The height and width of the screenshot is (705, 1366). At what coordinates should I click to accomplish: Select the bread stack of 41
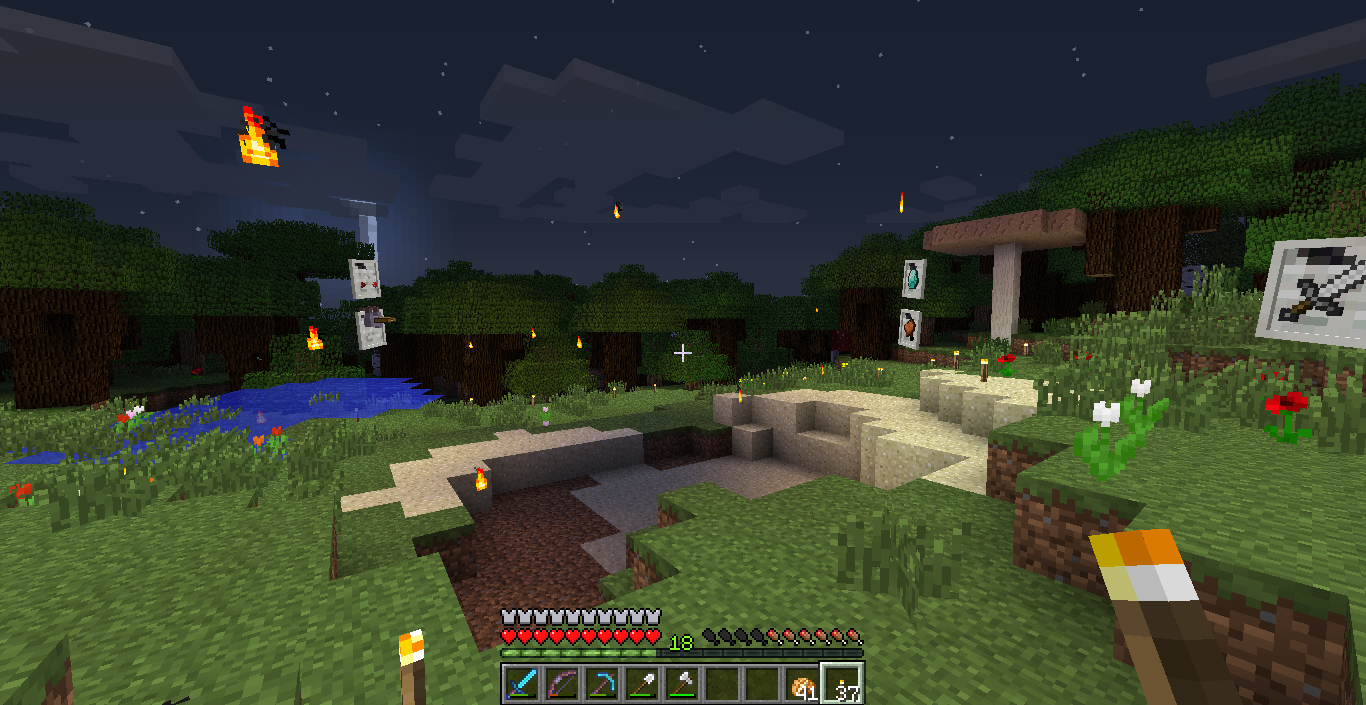pyautogui.click(x=802, y=684)
